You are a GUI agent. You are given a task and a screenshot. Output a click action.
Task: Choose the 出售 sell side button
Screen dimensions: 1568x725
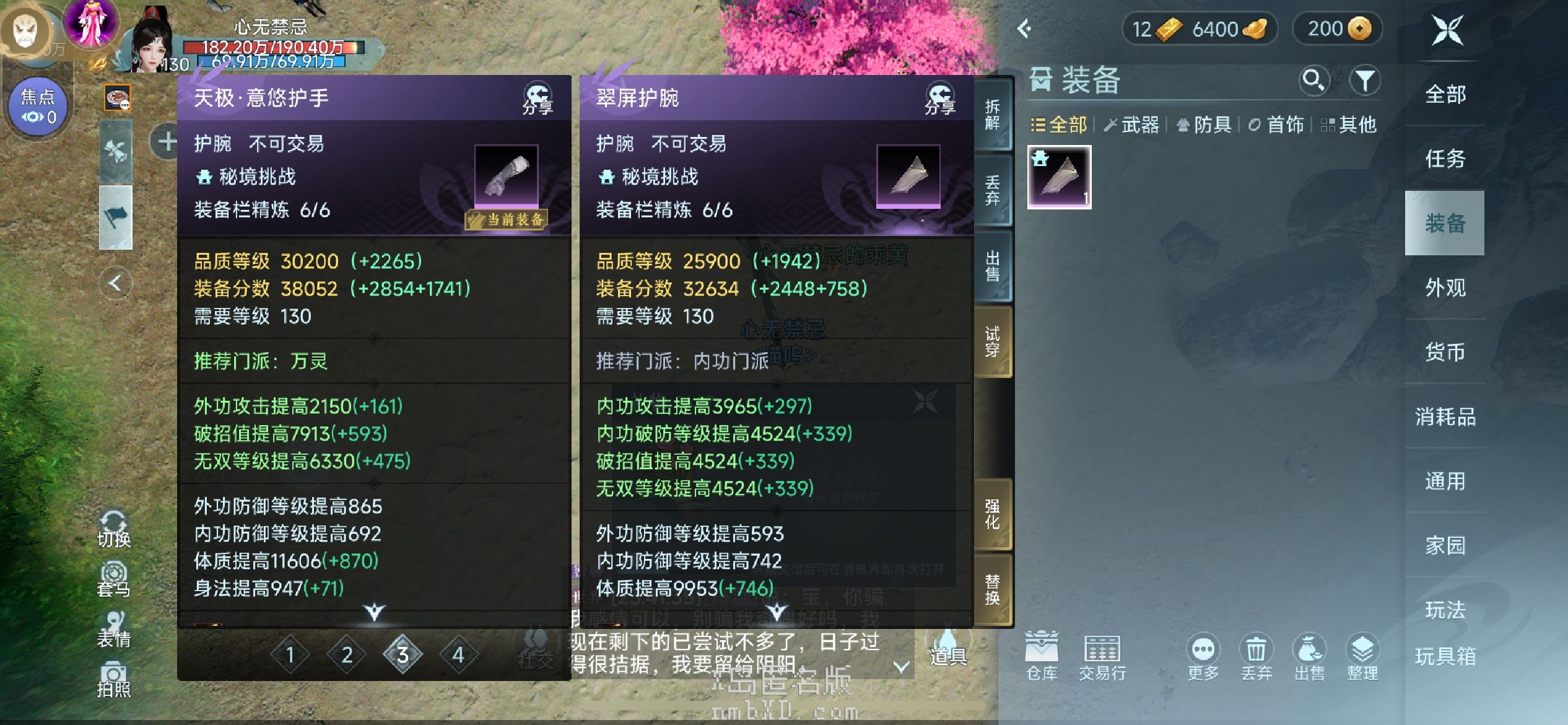pyautogui.click(x=992, y=266)
